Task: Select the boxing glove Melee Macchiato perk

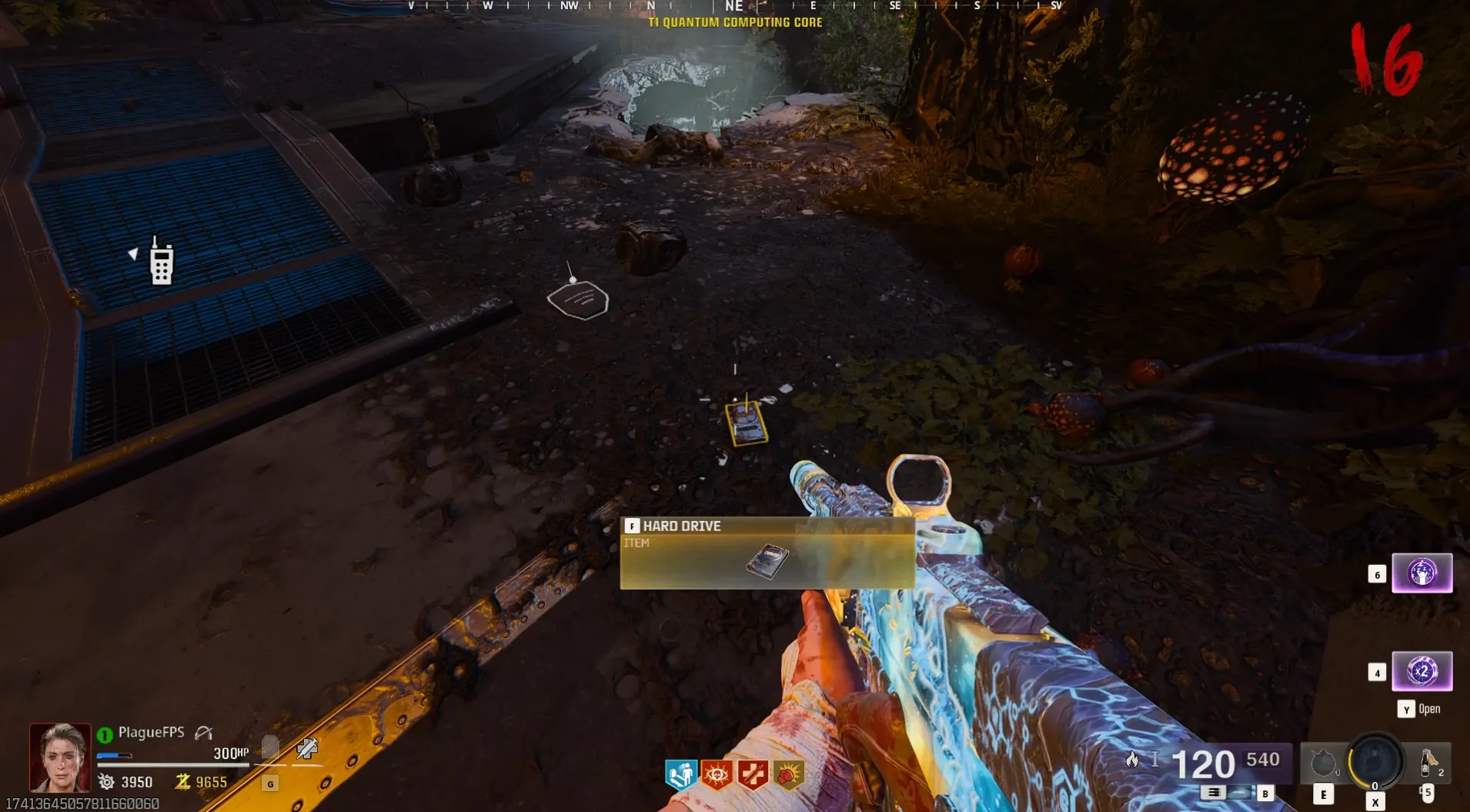Action: (788, 774)
